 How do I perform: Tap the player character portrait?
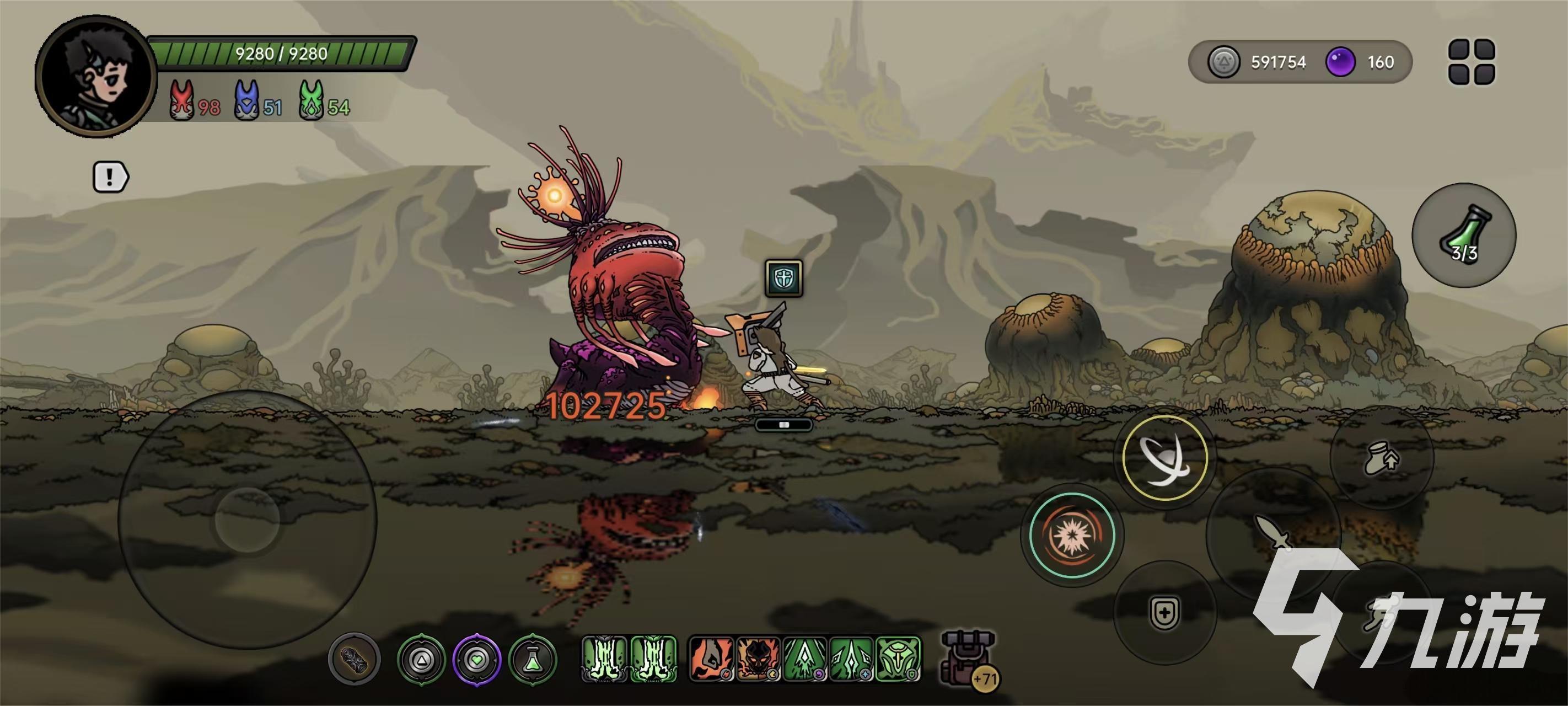(95, 77)
